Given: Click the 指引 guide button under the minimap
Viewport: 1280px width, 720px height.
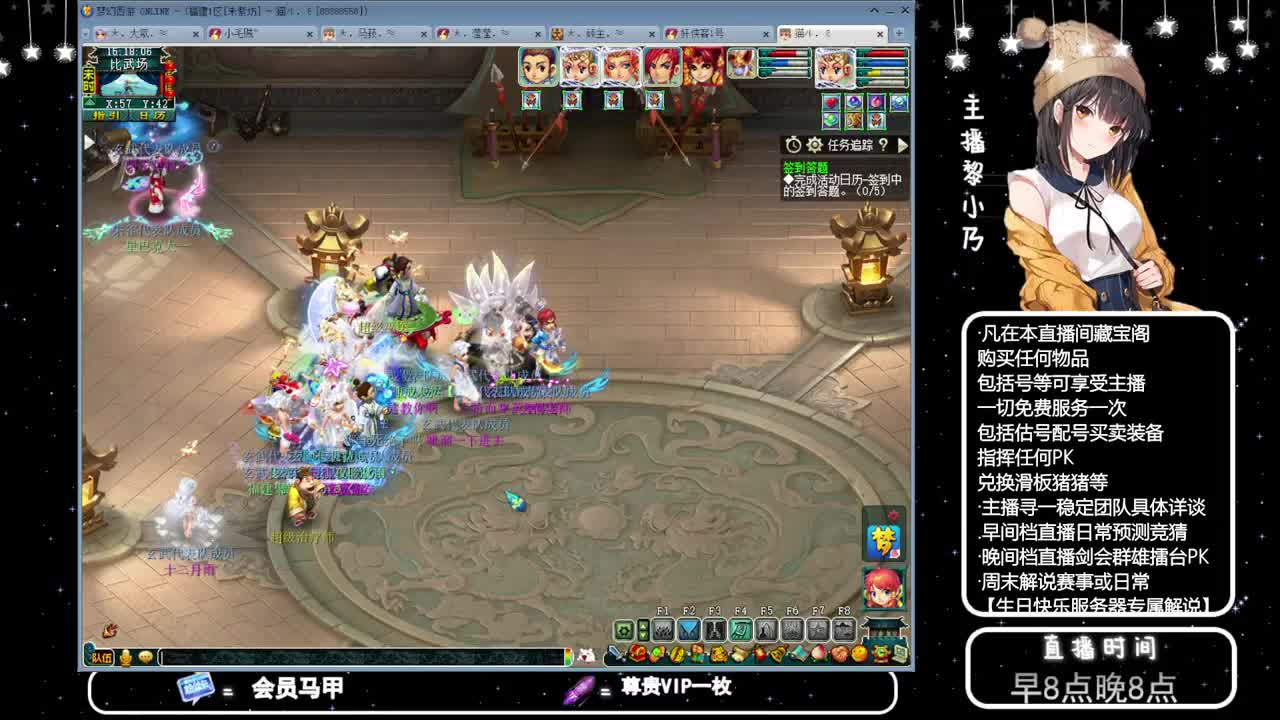Looking at the screenshot, I should (x=107, y=116).
